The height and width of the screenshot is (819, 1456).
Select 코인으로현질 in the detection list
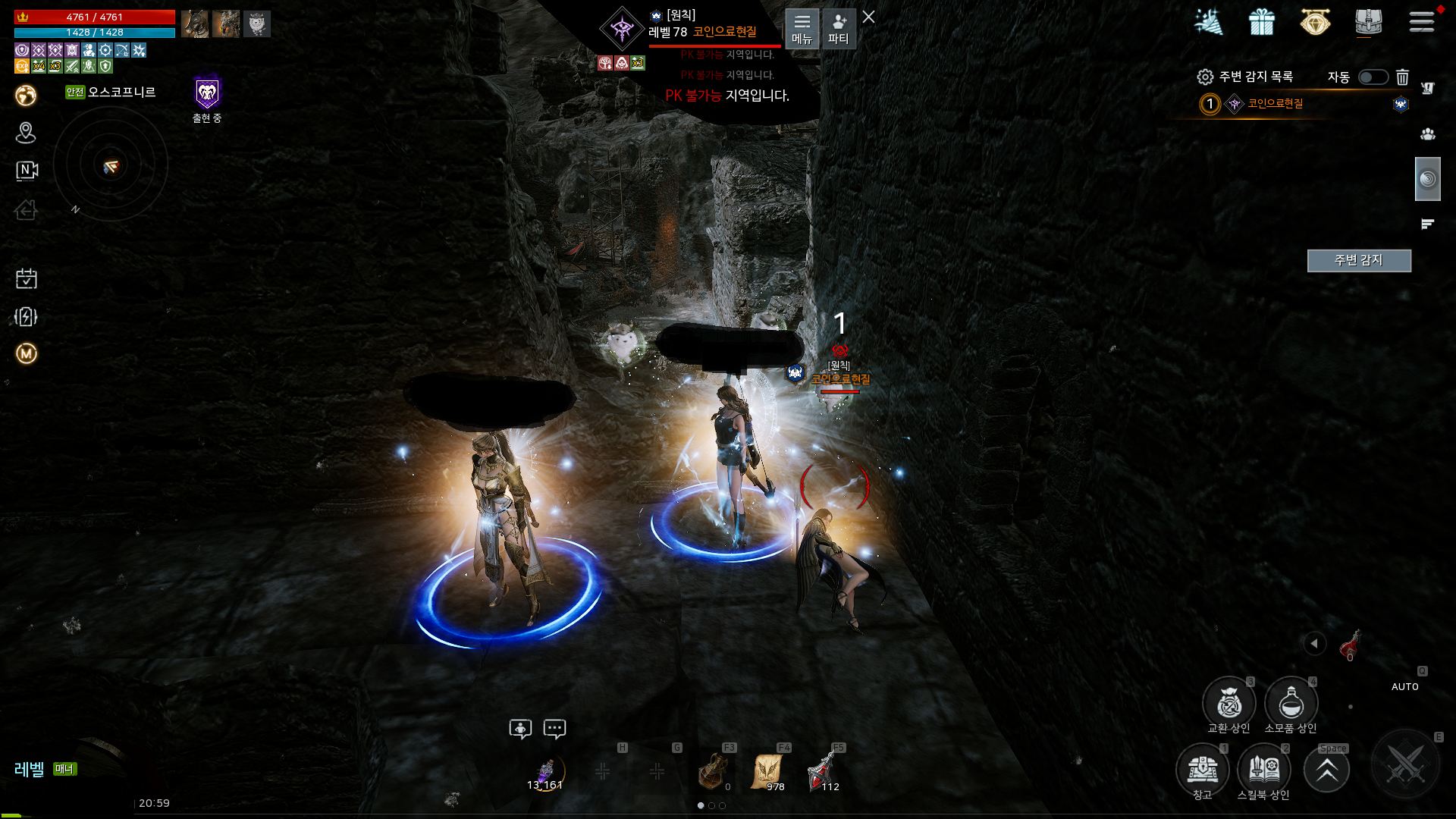coord(1275,104)
